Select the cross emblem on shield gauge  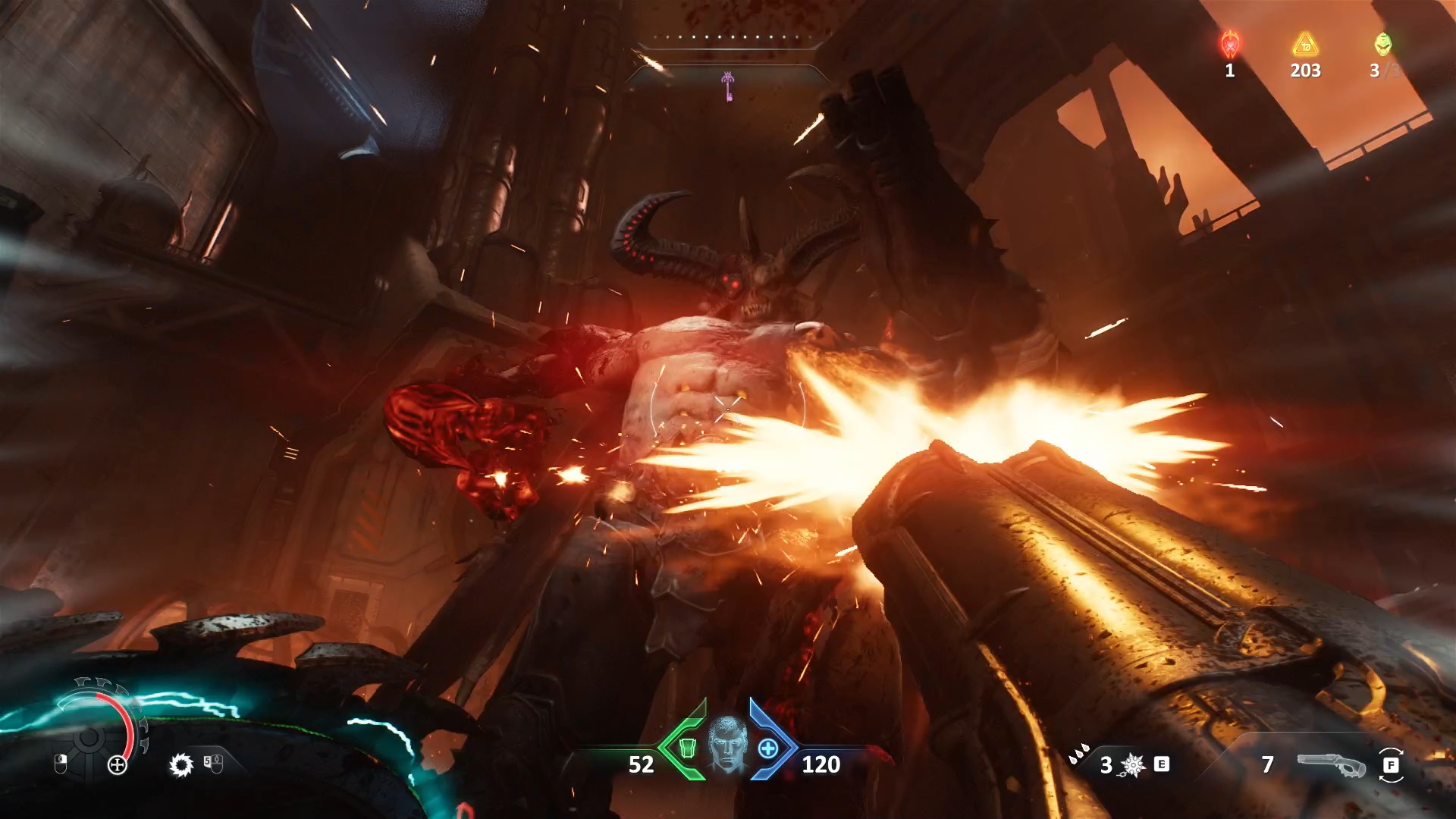coord(118,764)
